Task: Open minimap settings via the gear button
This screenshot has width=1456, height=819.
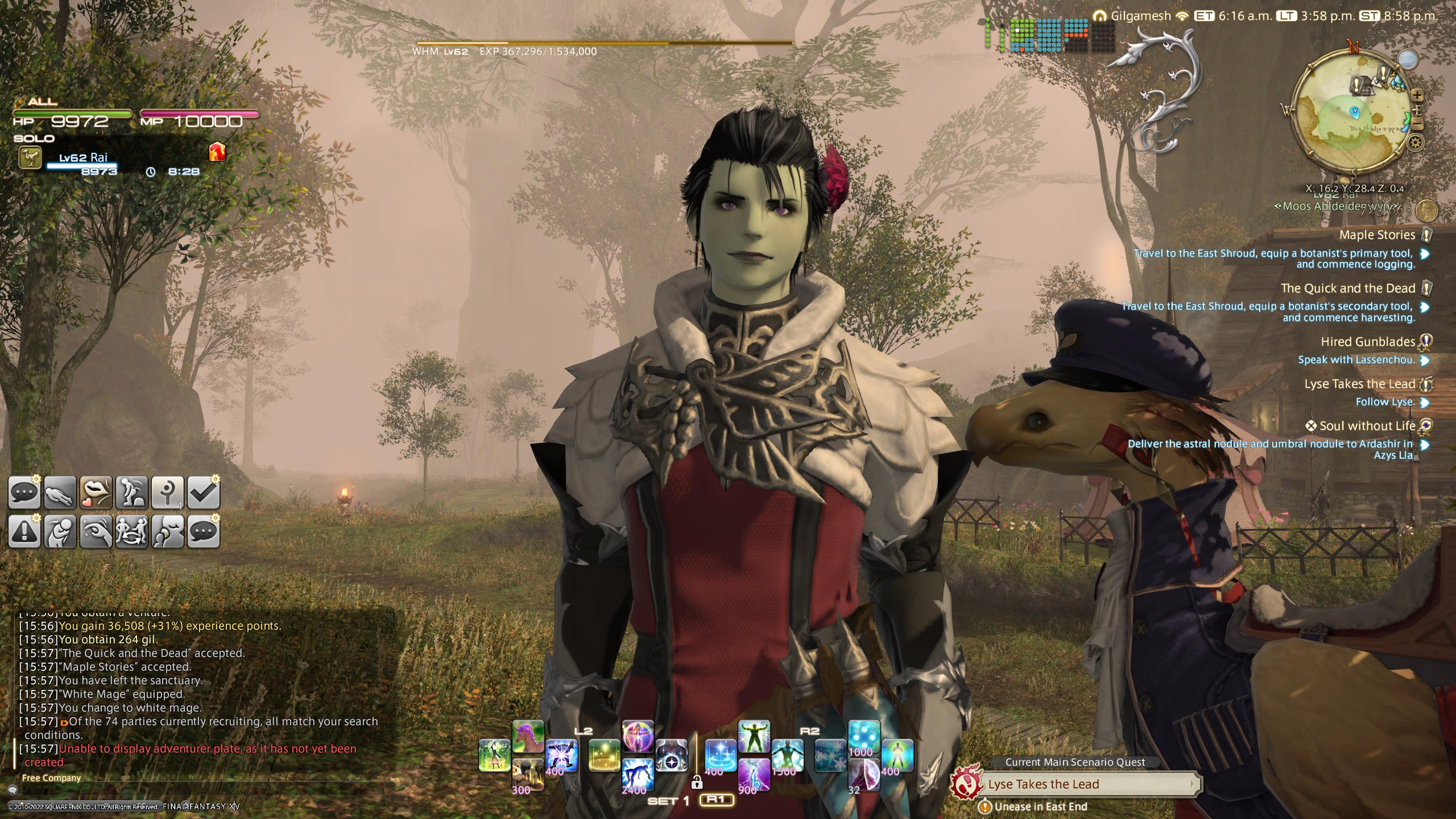Action: tap(1415, 143)
